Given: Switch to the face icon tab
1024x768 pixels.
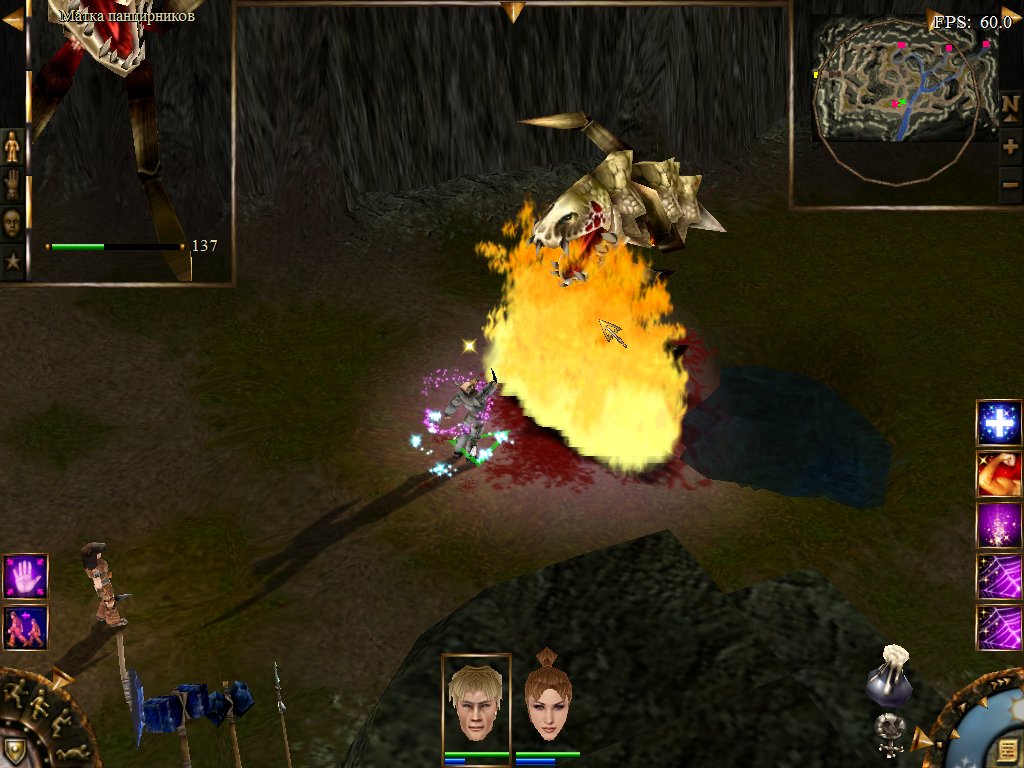Looking at the screenshot, I should pyautogui.click(x=12, y=223).
